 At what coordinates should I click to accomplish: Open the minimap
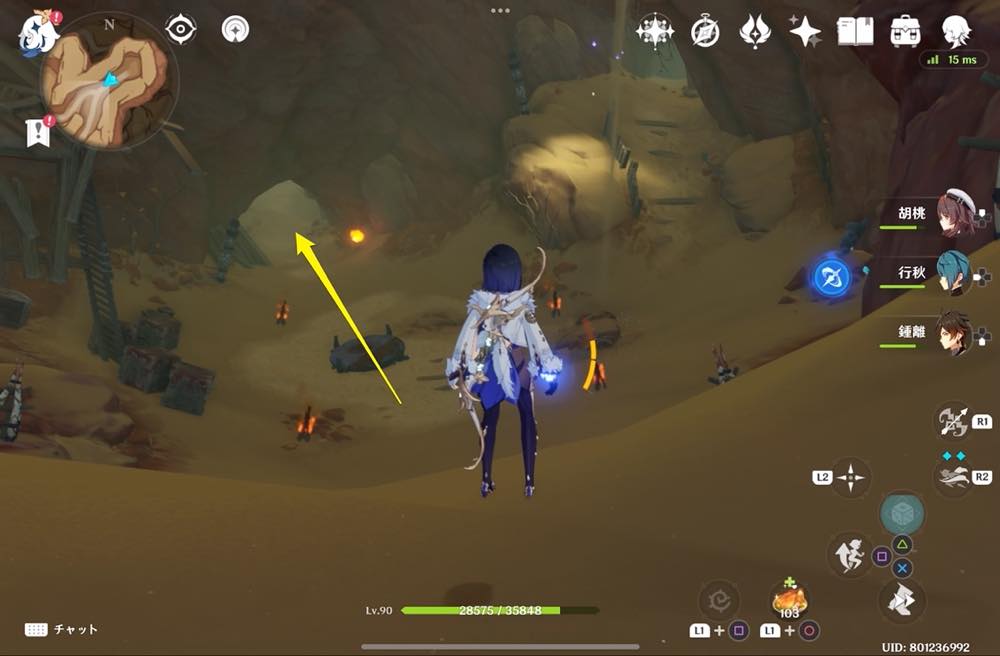[108, 81]
